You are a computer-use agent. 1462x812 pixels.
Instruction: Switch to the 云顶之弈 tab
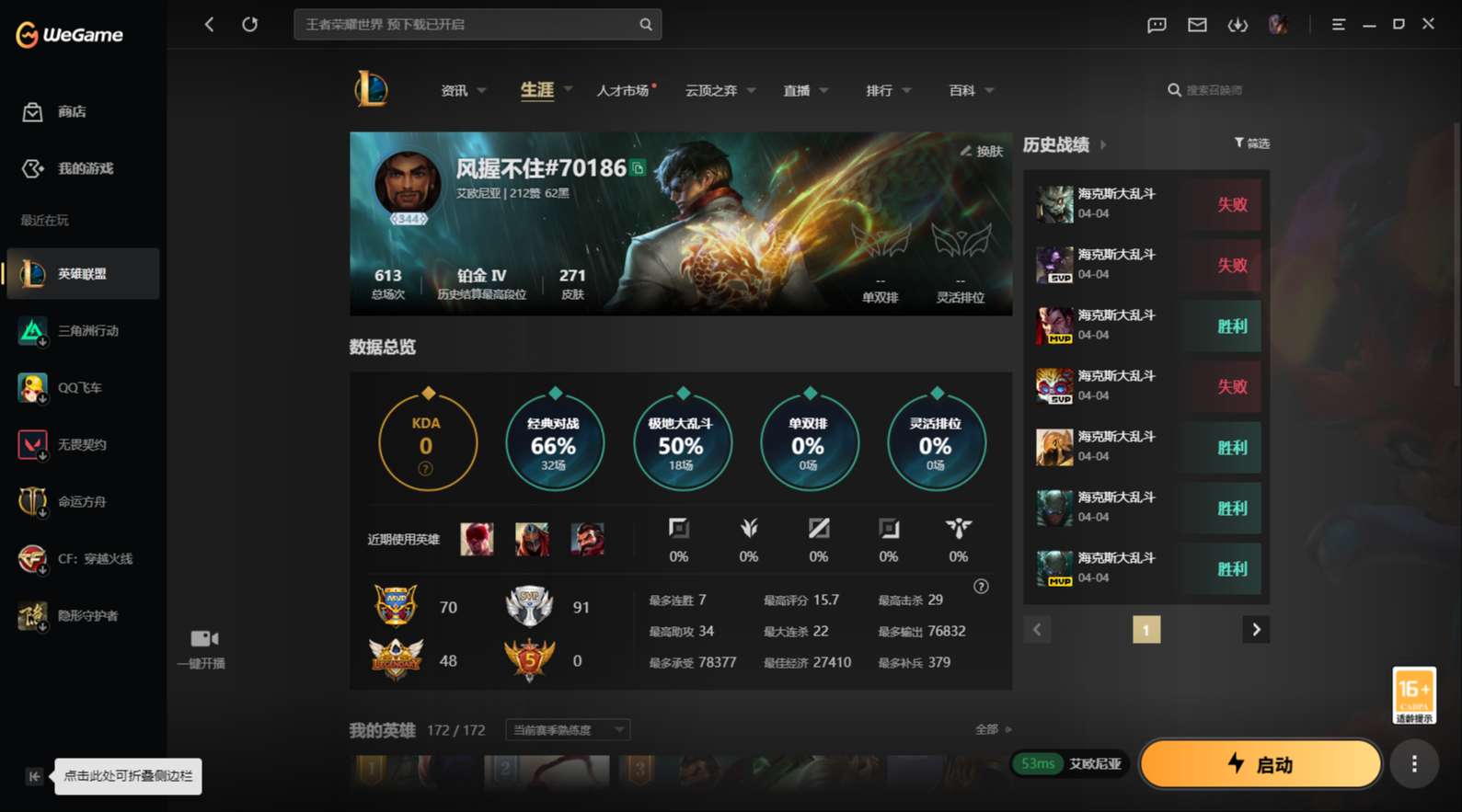pos(713,89)
